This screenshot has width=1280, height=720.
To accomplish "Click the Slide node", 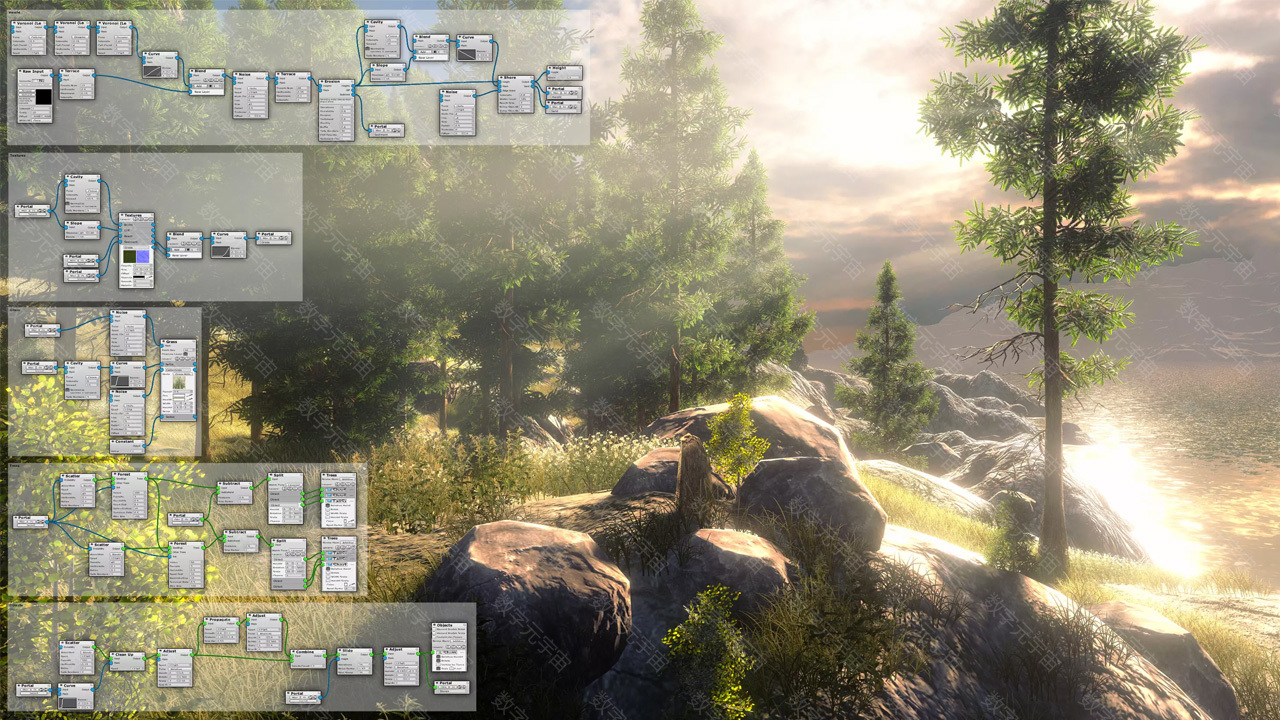I will (x=353, y=651).
